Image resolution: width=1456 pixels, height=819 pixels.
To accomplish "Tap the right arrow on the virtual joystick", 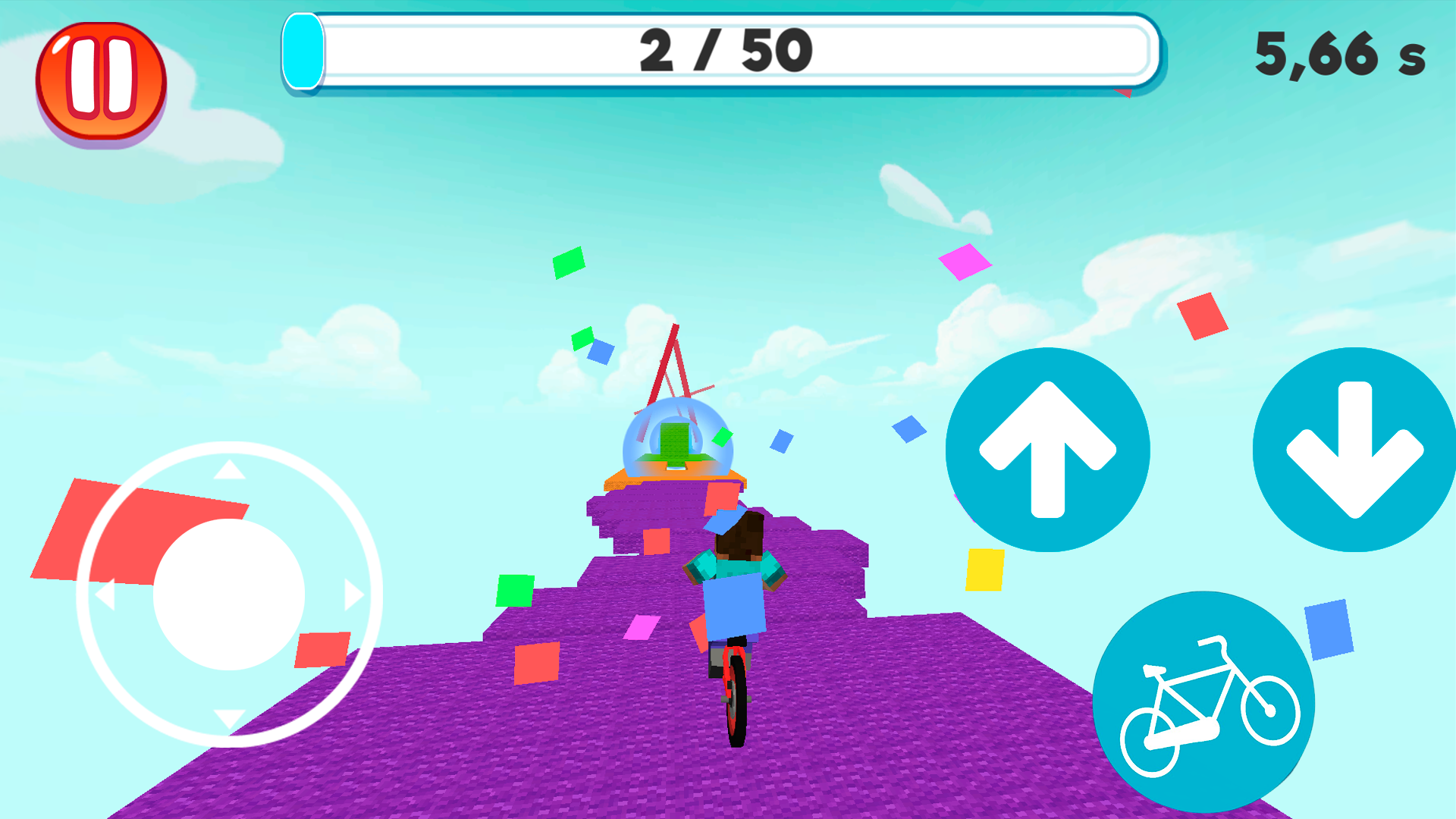I will (x=350, y=595).
